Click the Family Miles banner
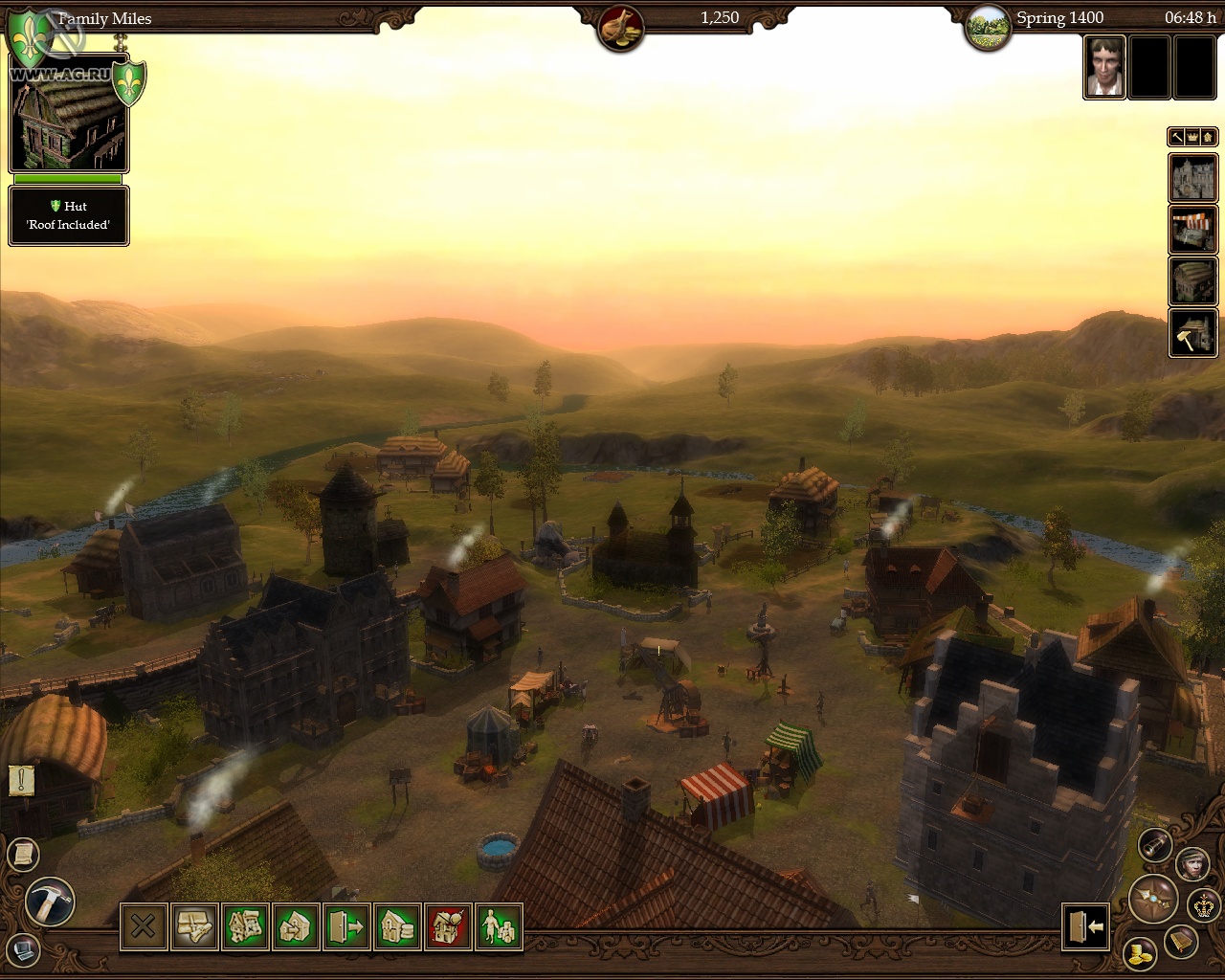 [105, 18]
